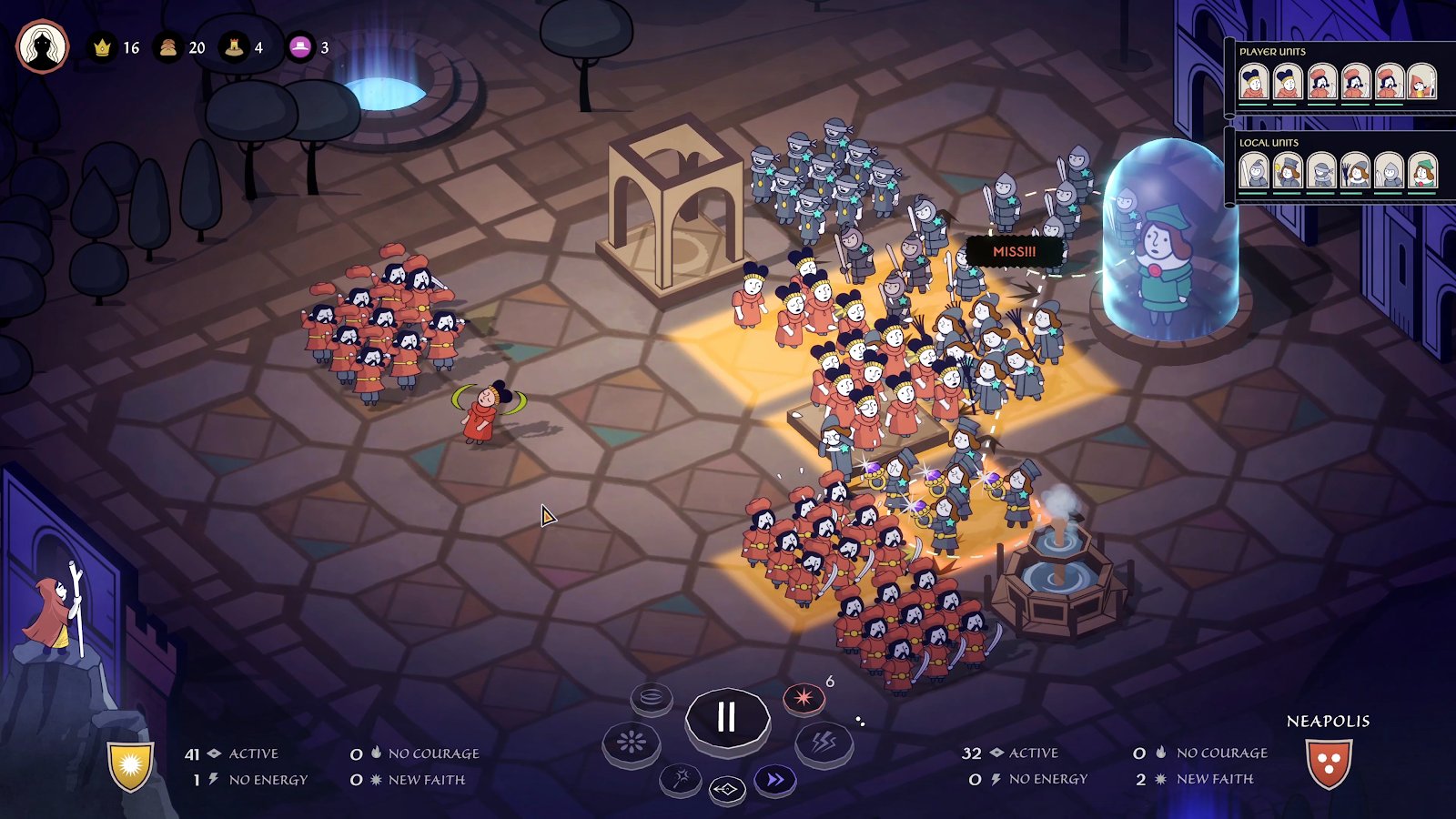1456x819 pixels.
Task: Select the flower-shaped ability button
Action: tap(631, 743)
